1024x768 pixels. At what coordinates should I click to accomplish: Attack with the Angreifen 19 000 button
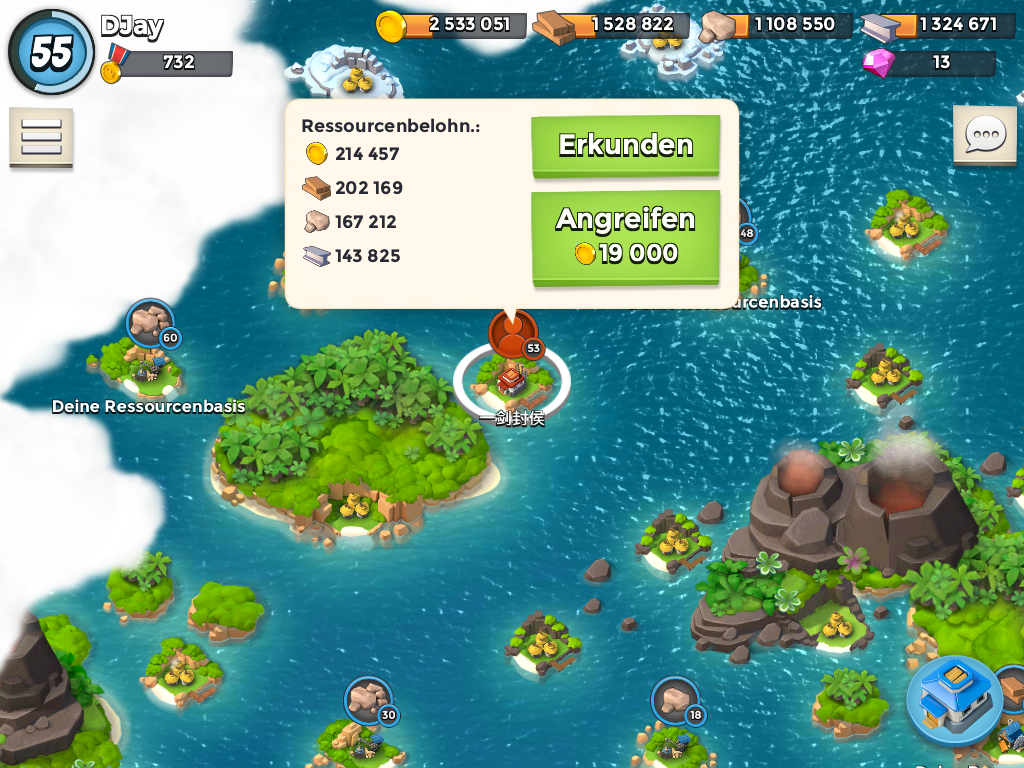(x=625, y=237)
